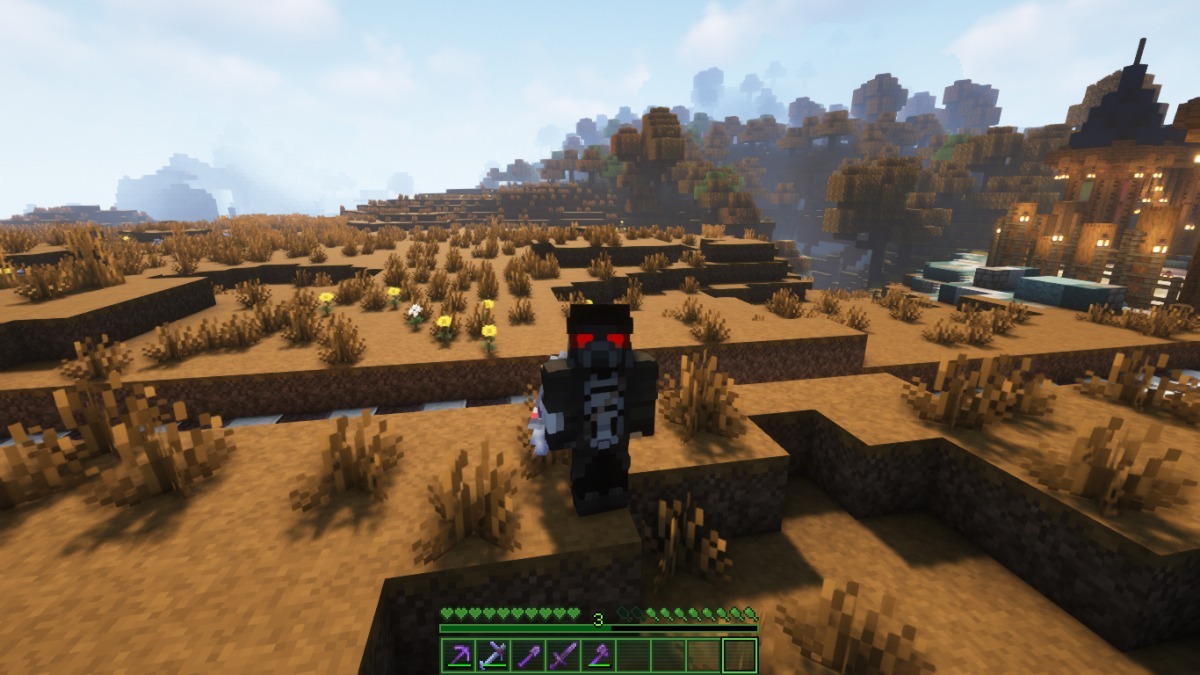The height and width of the screenshot is (675, 1200).
Task: Equip the purple sword from the hotbar
Action: coord(564,655)
